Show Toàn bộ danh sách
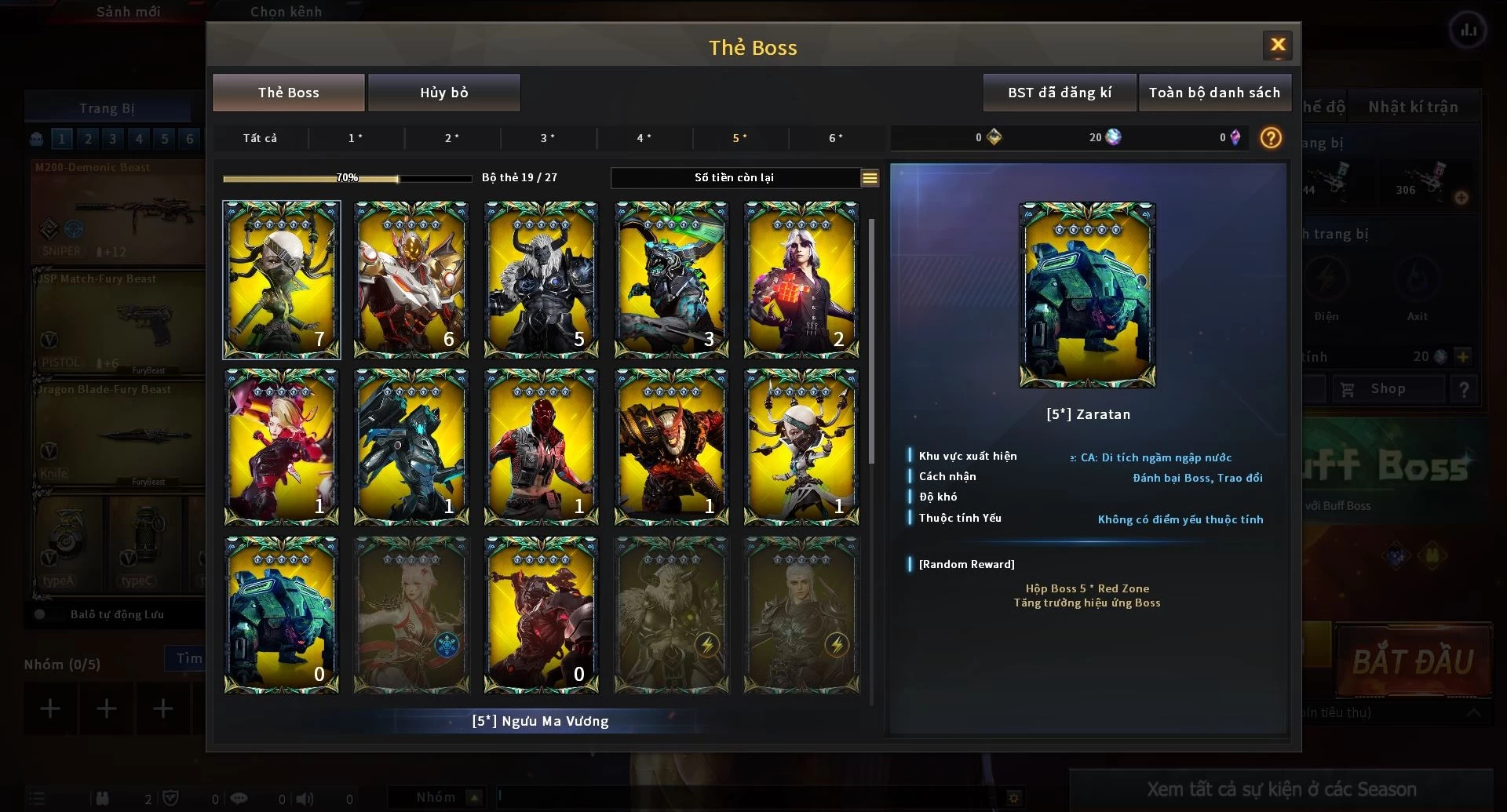This screenshot has width=1507, height=812. (1214, 93)
